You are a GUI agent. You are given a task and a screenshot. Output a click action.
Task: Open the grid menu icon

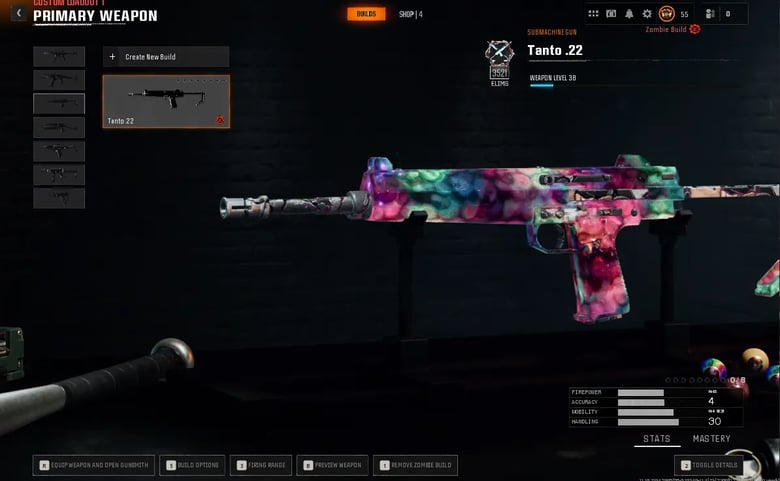[x=595, y=14]
